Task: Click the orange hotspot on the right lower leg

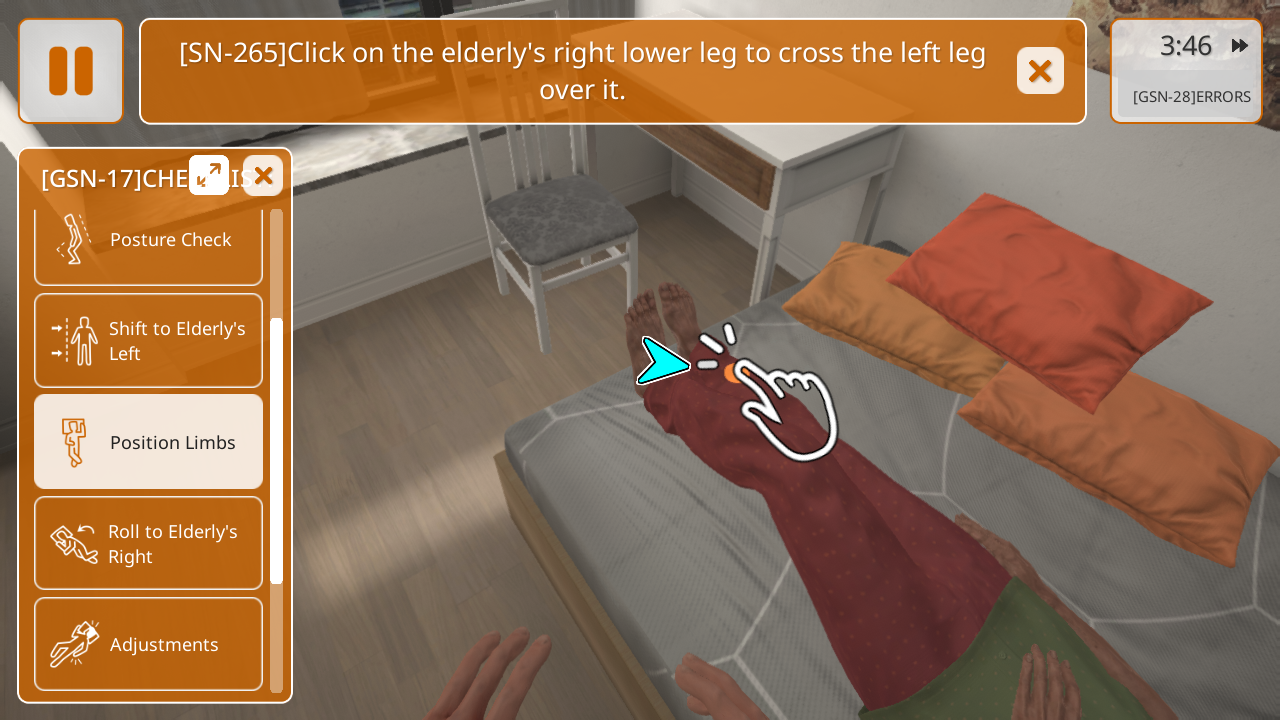Action: click(x=735, y=373)
